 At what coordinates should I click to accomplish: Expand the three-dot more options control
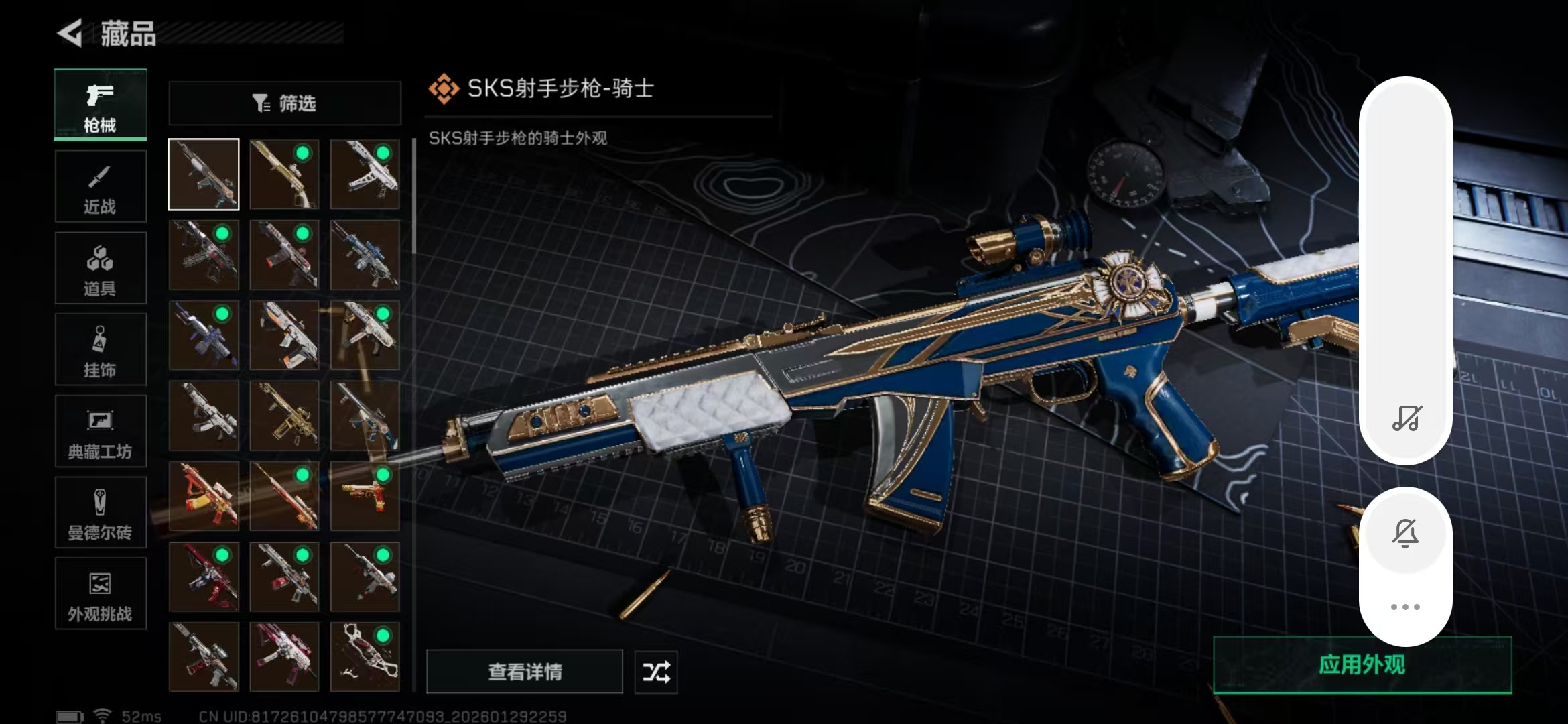pyautogui.click(x=1406, y=606)
